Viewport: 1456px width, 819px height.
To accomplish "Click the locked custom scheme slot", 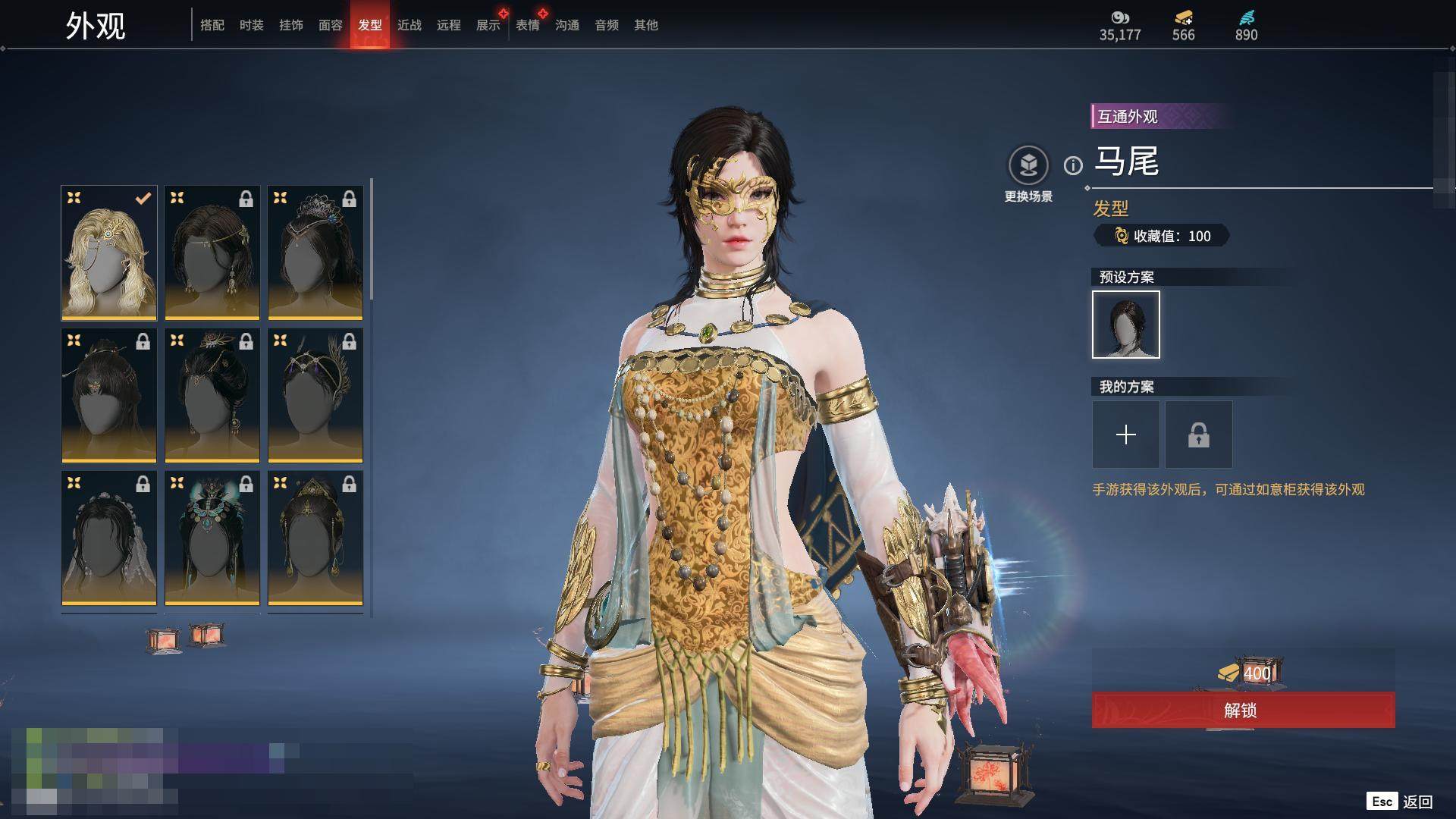I will [1198, 435].
